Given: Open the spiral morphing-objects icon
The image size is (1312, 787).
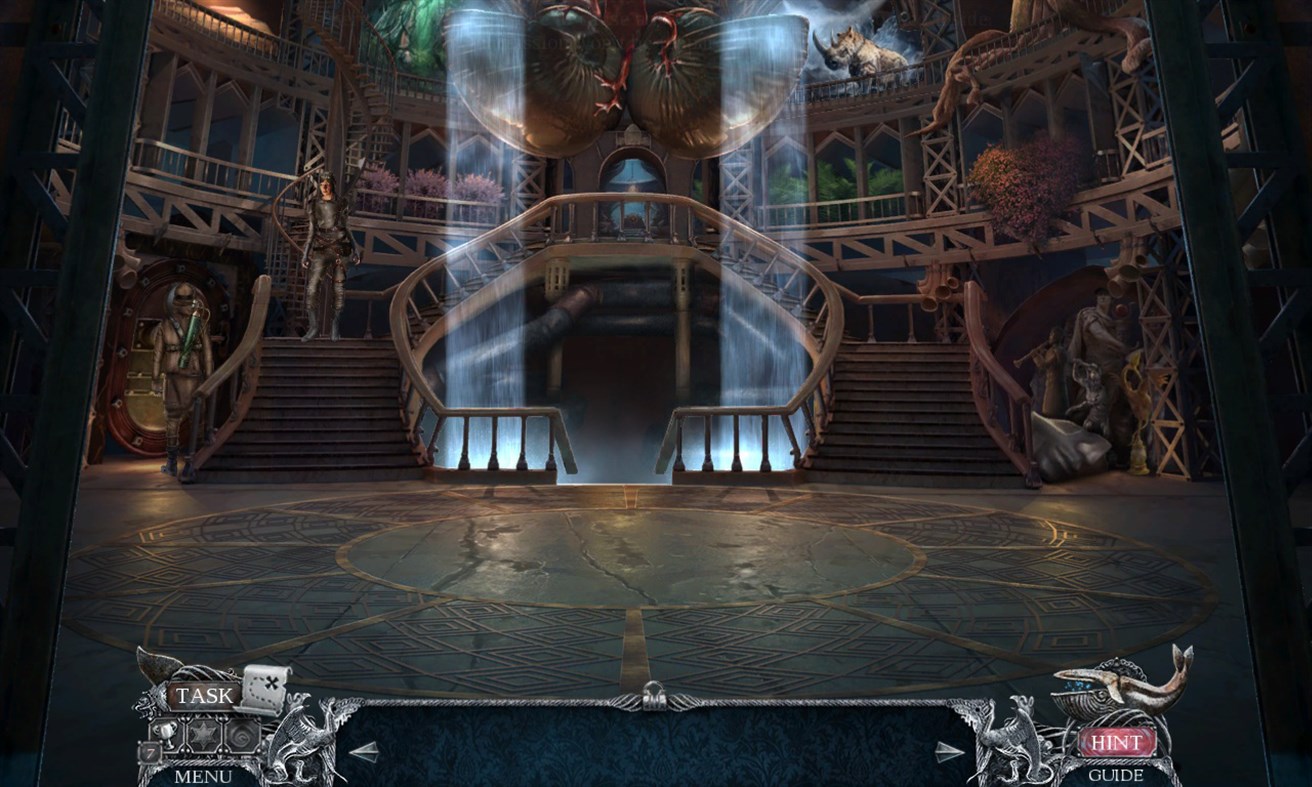Looking at the screenshot, I should click(242, 736).
